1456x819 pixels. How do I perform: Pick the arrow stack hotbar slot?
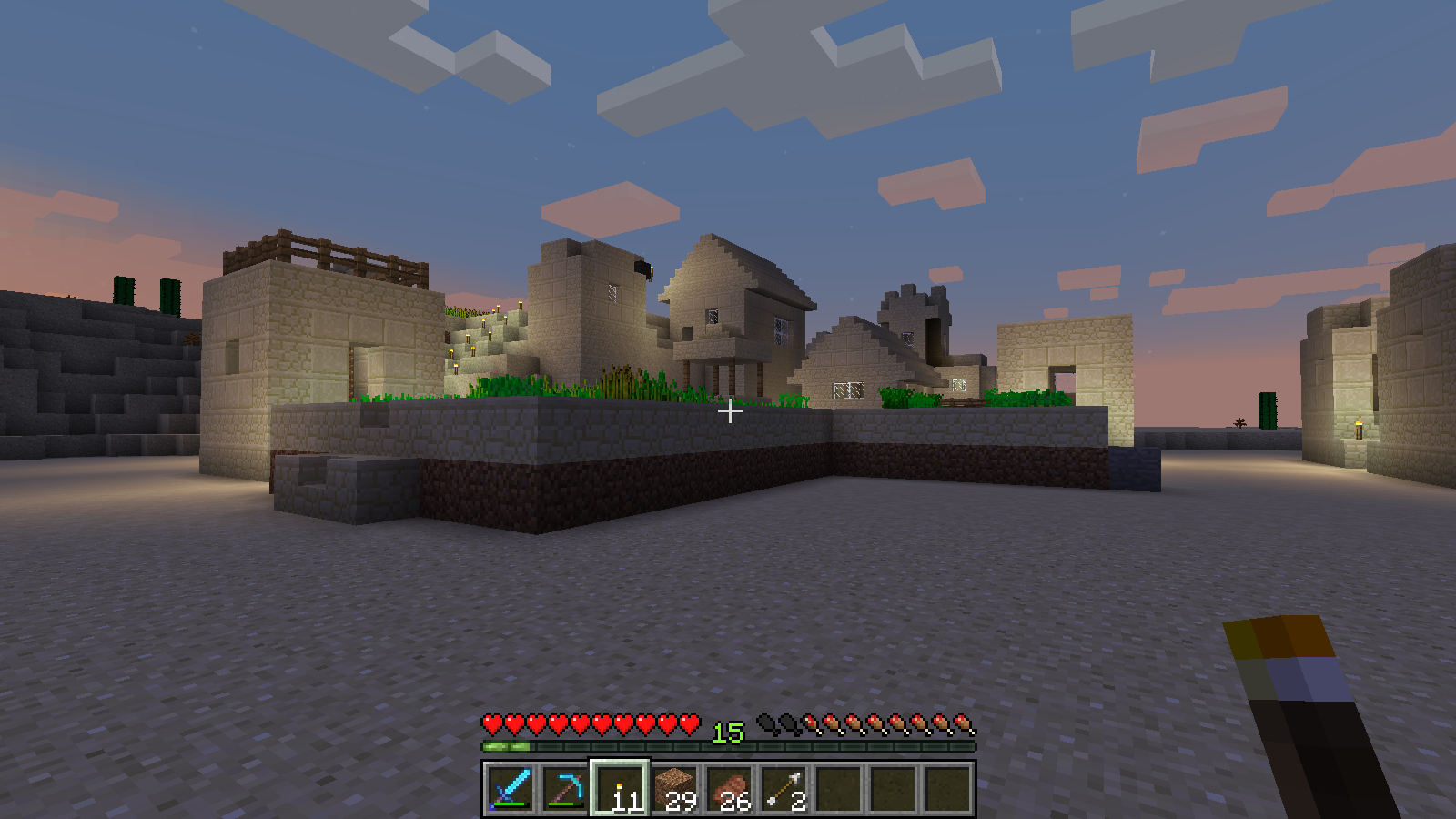(x=784, y=788)
